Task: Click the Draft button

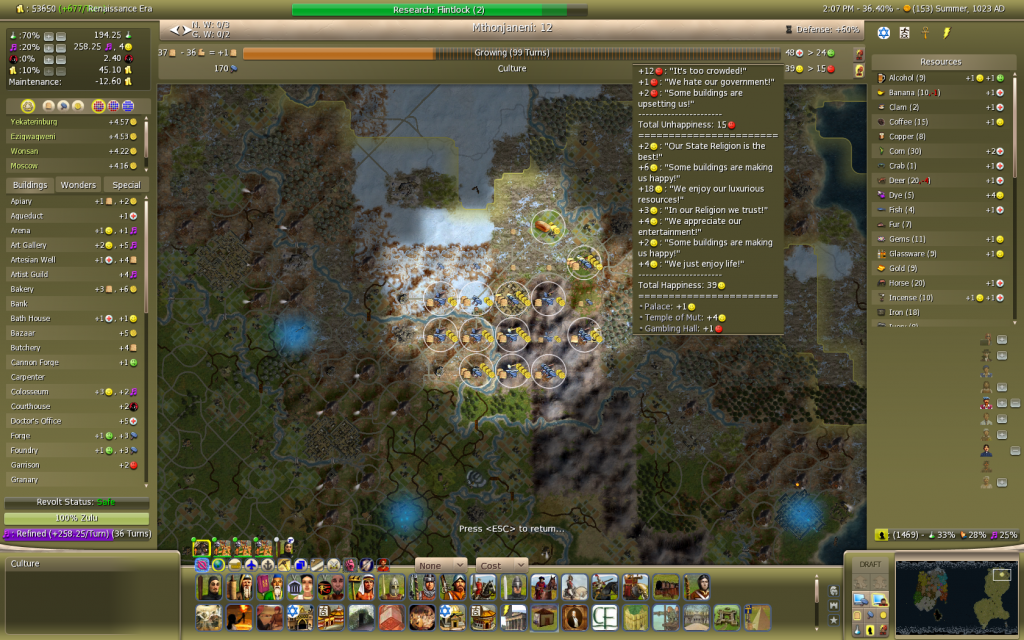Action: click(x=870, y=564)
